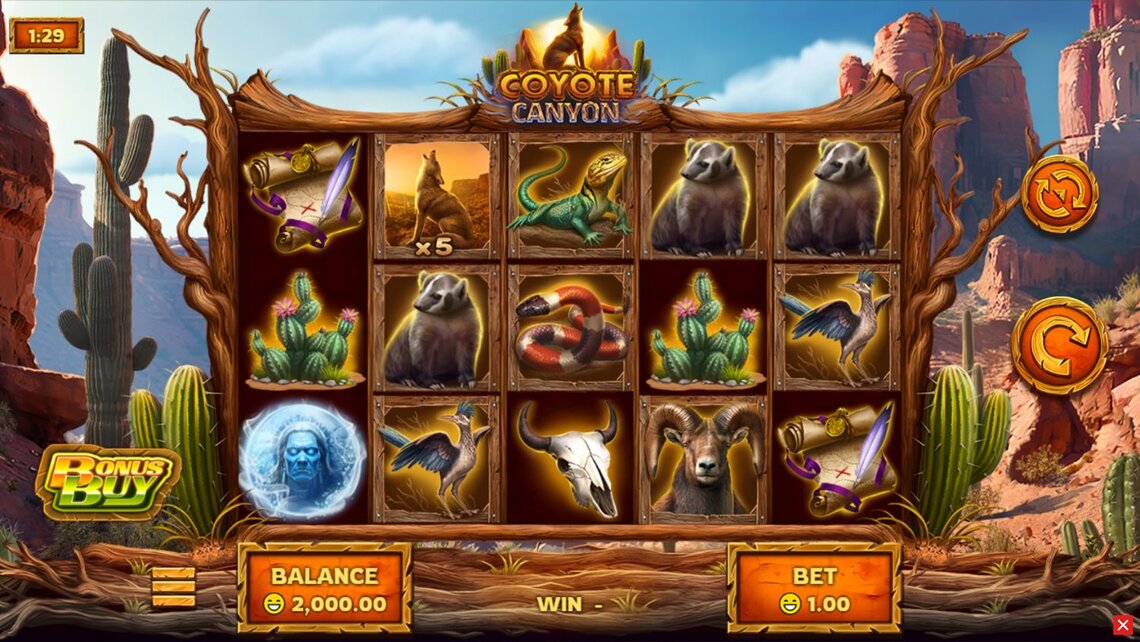Close the game with the red X
The image size is (1140, 642).
tap(1123, 625)
